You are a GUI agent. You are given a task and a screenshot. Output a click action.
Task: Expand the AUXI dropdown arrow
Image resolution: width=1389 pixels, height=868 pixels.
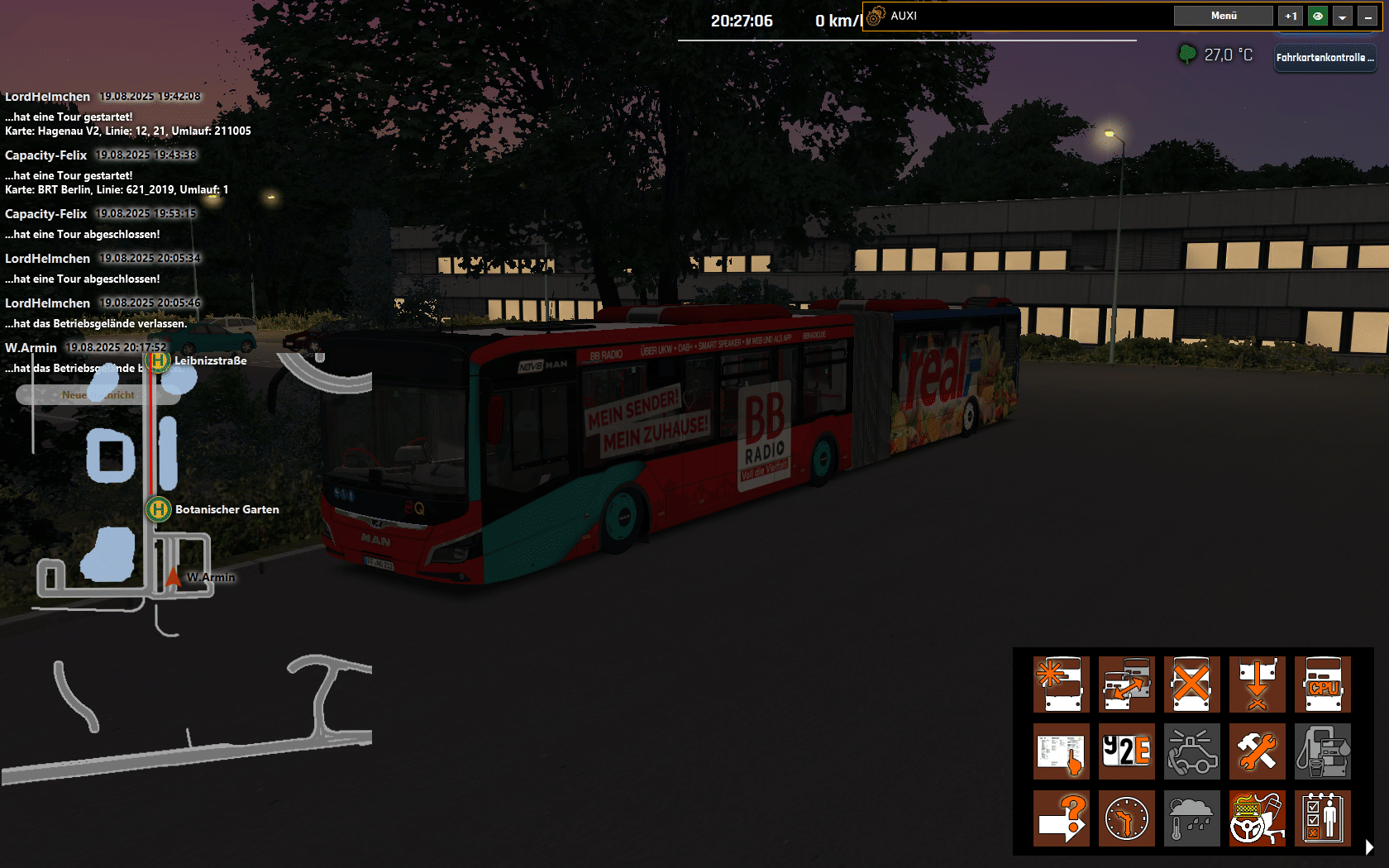1343,16
